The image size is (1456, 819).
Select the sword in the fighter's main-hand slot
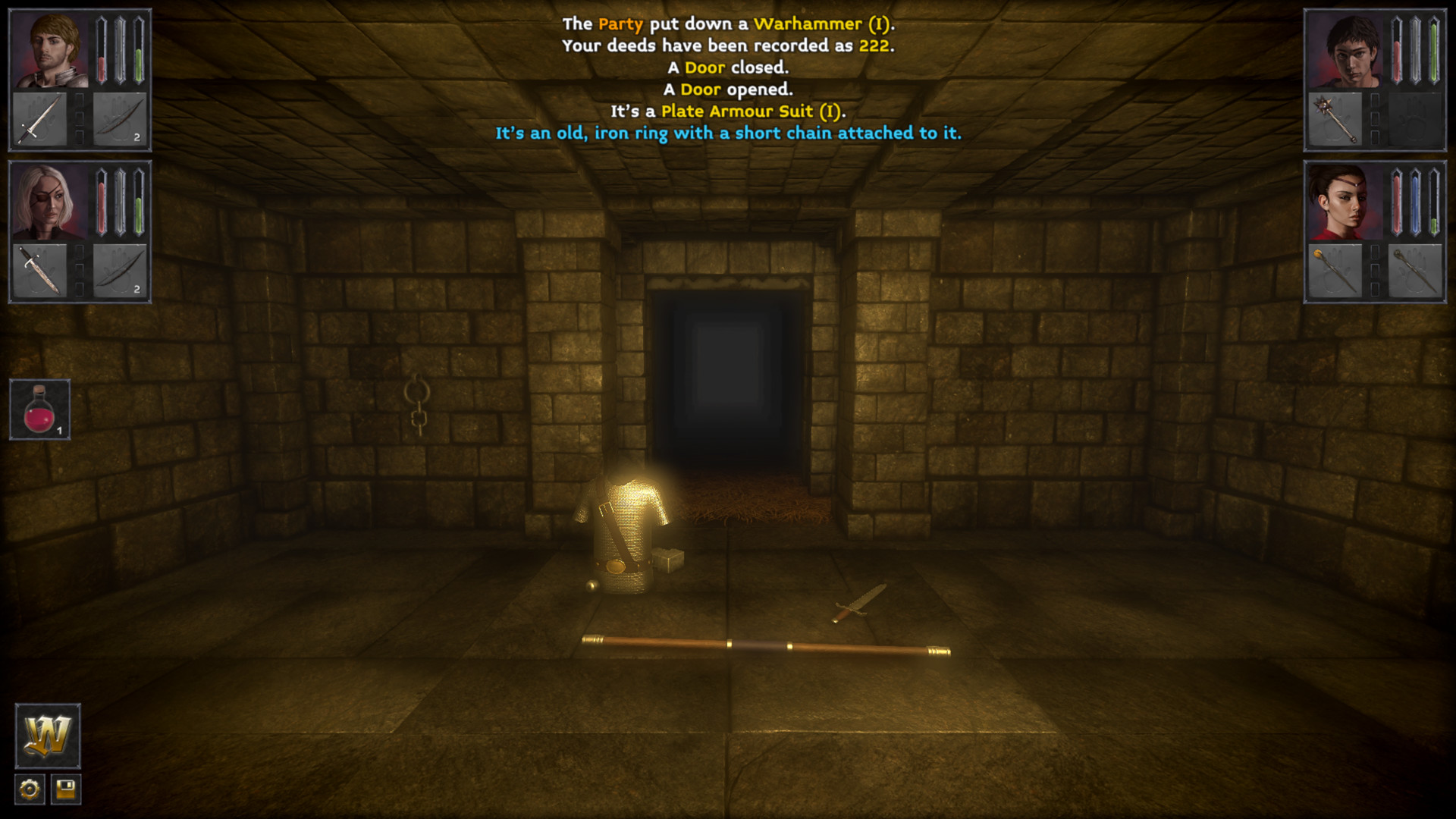point(39,119)
